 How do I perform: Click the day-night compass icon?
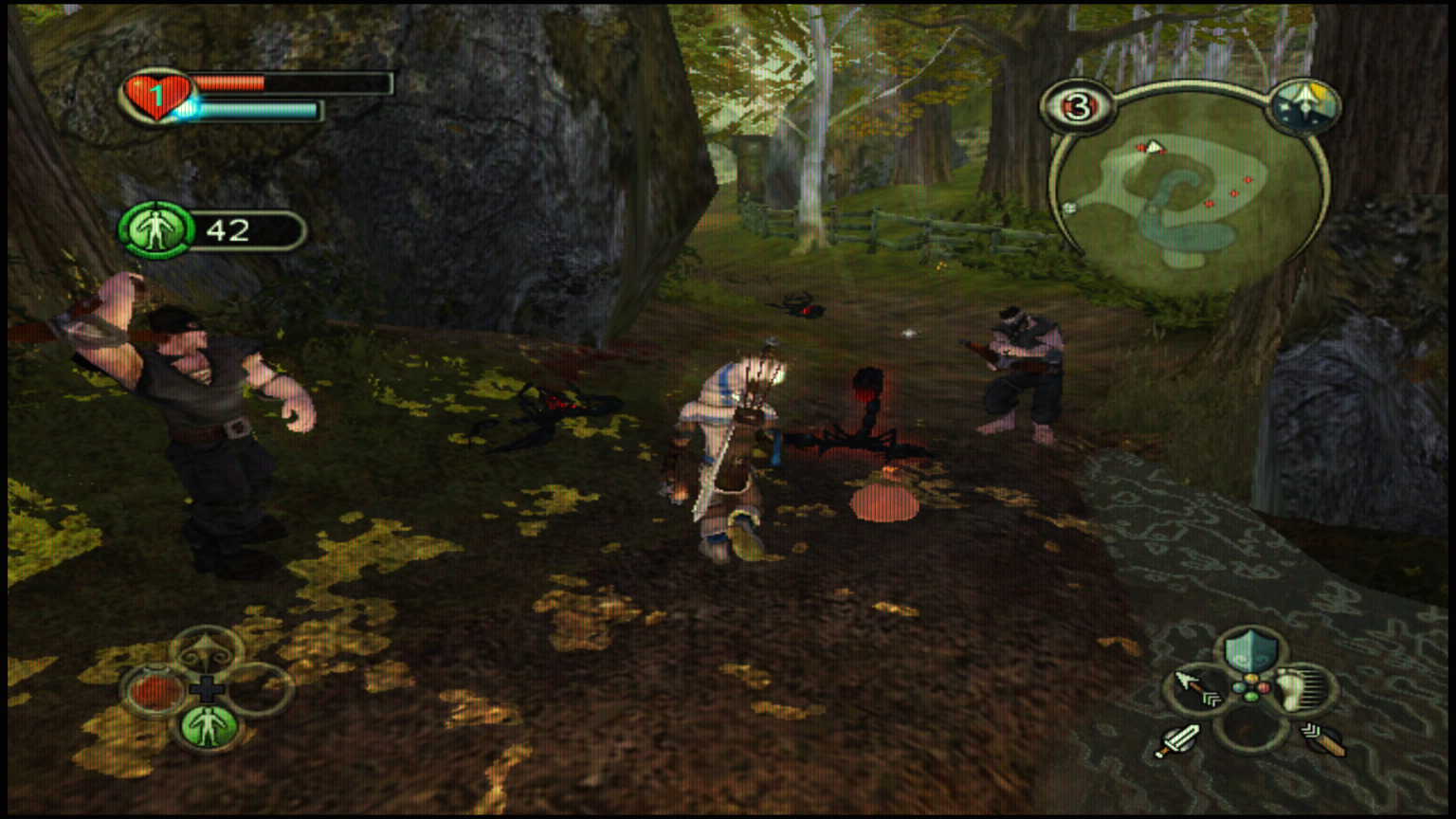click(1303, 106)
